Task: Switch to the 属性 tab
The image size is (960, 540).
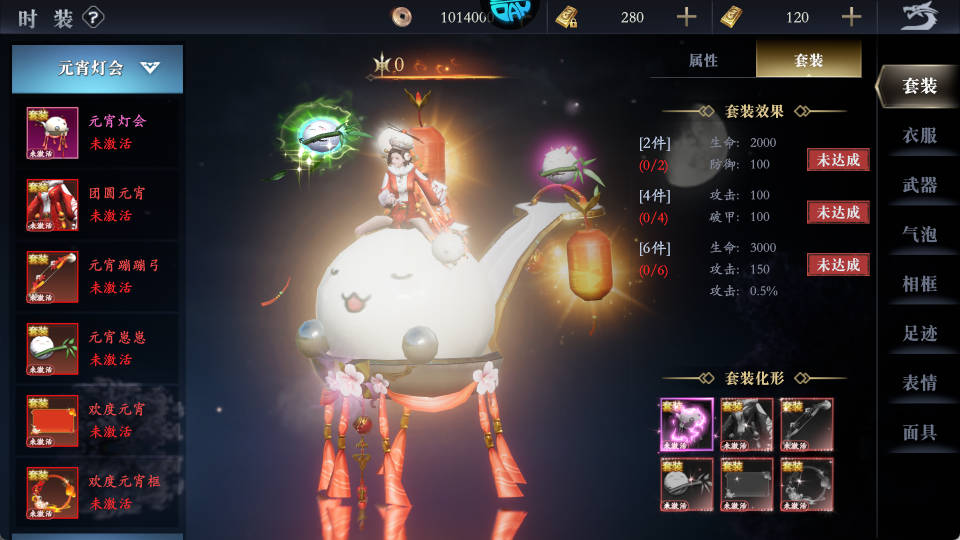Action: coord(703,61)
